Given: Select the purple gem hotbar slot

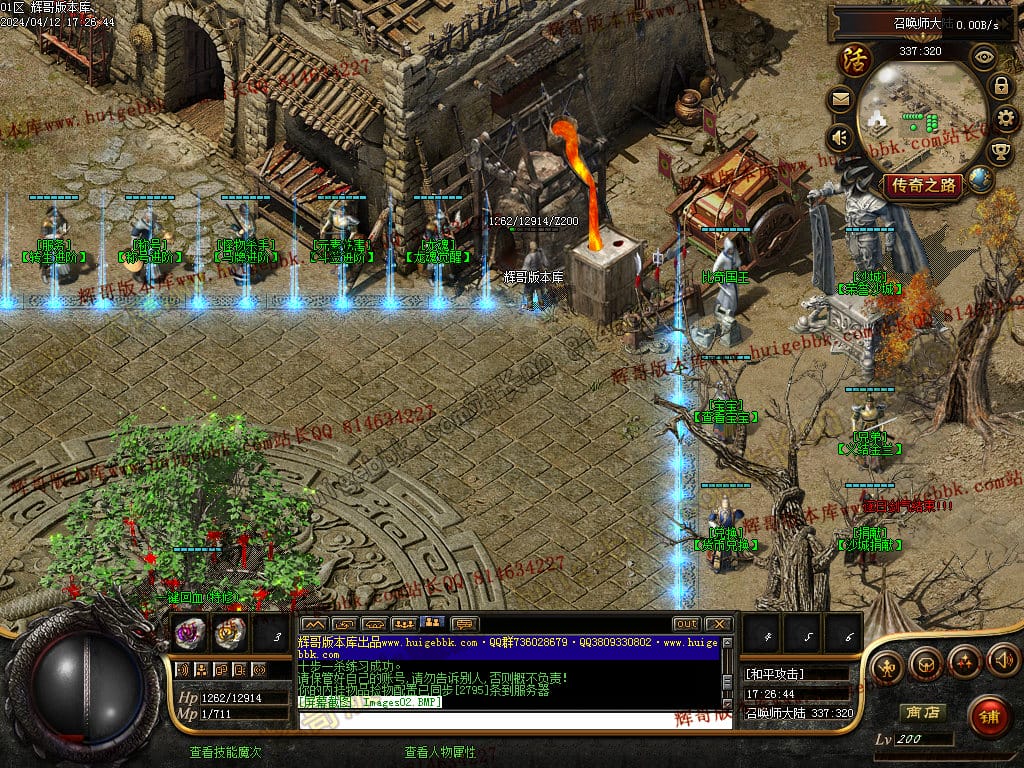Looking at the screenshot, I should tap(190, 632).
